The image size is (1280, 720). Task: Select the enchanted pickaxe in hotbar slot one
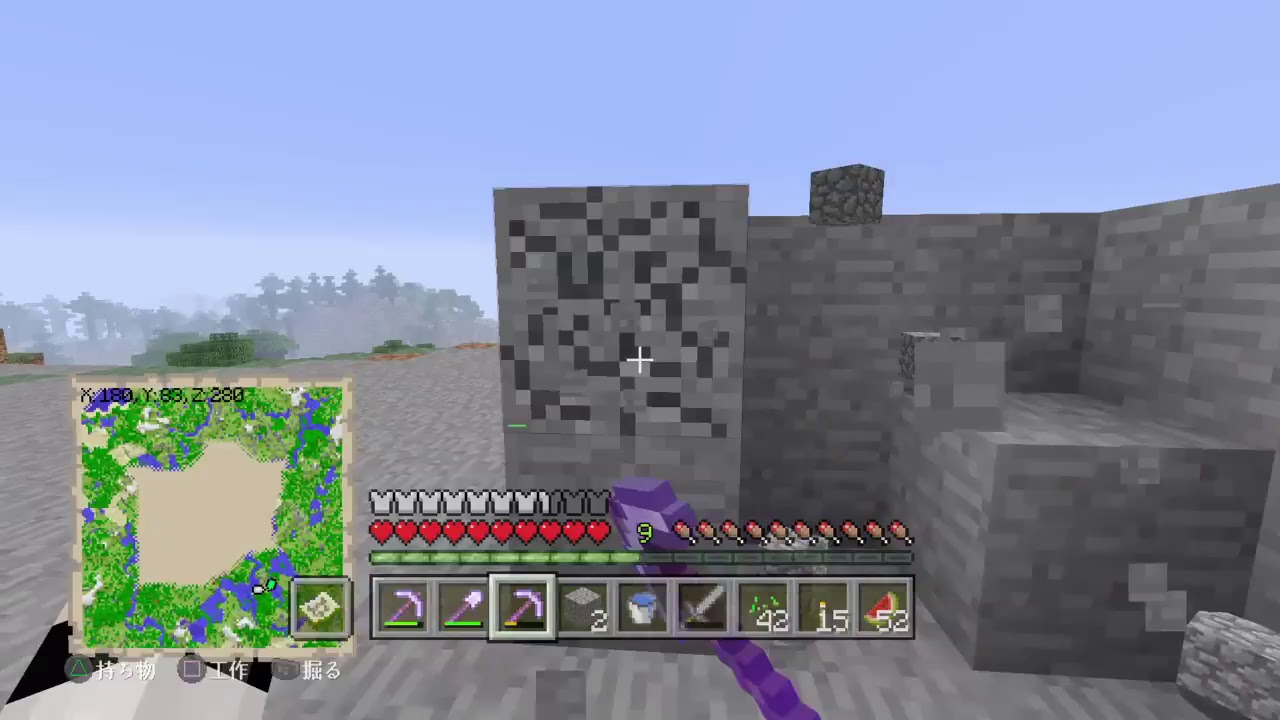[405, 605]
